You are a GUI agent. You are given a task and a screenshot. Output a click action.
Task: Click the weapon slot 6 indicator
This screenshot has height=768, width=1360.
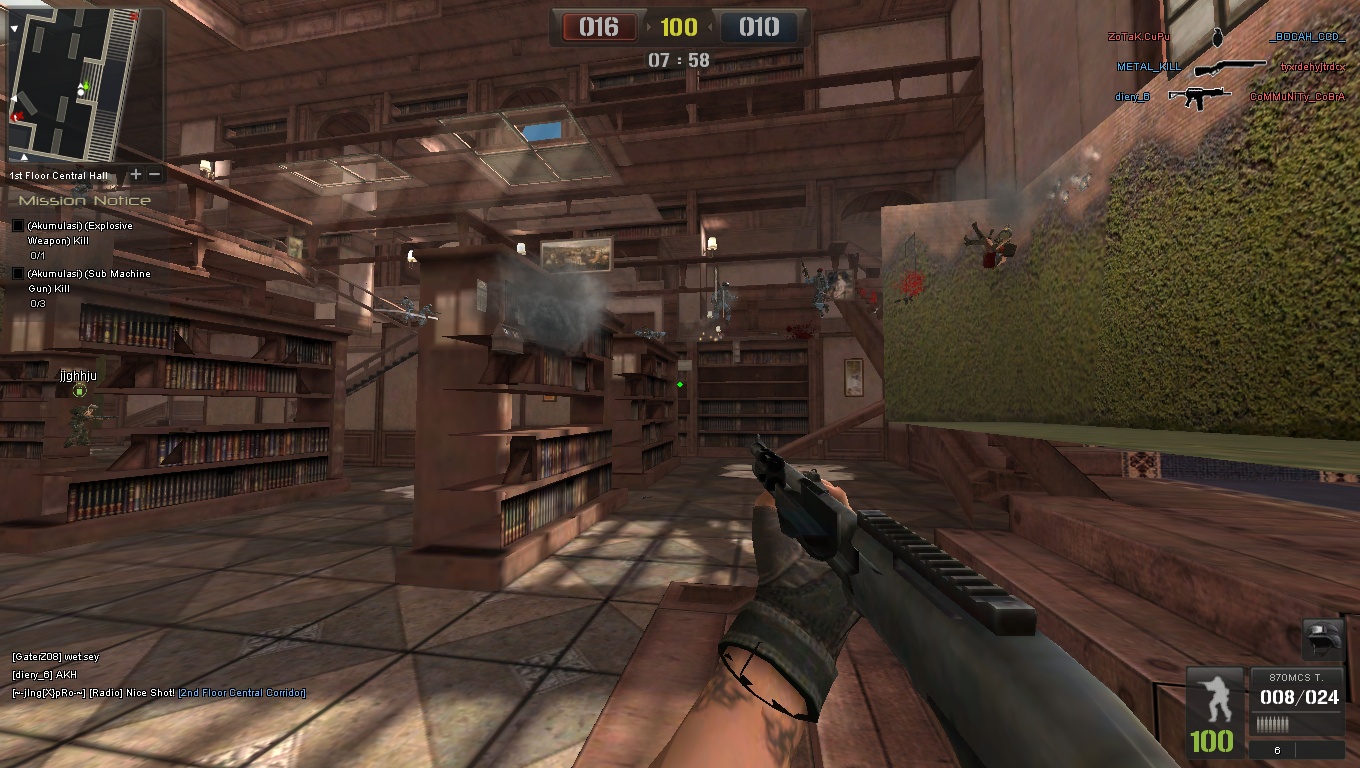tap(1276, 749)
